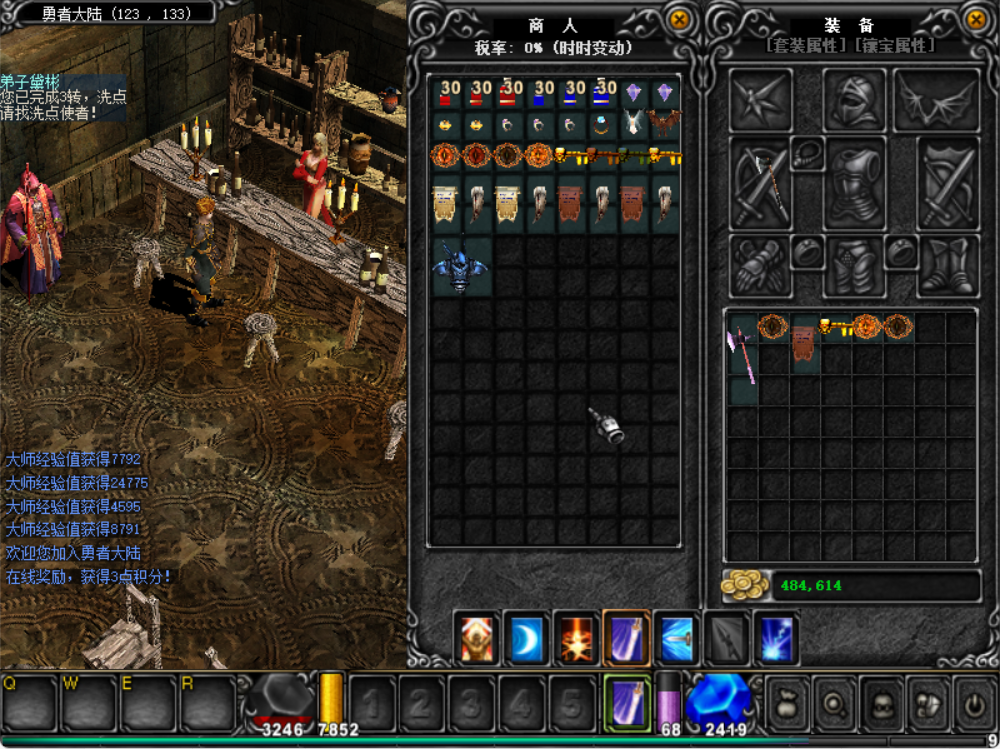Click the wings equipment slot
The image size is (1000, 749).
[x=936, y=101]
